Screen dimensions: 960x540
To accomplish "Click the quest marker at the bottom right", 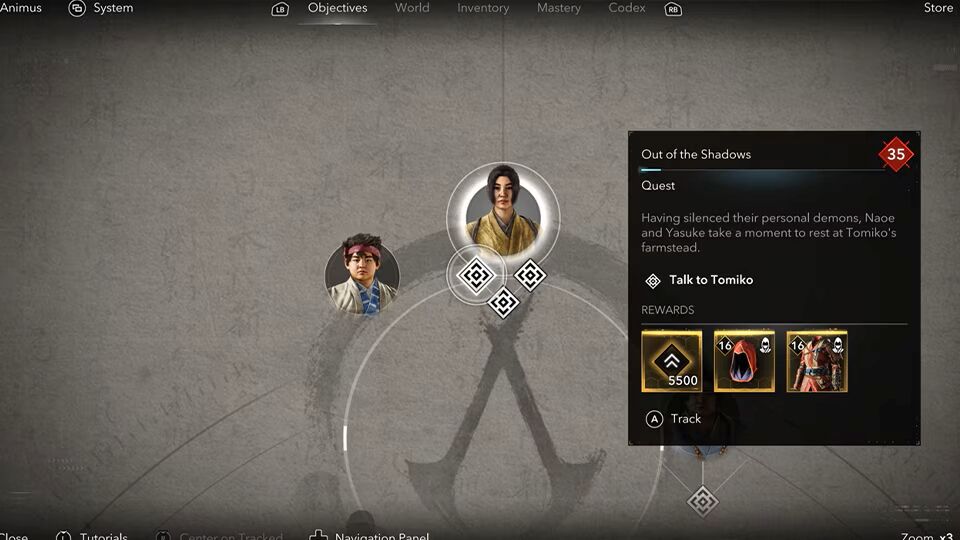I will (703, 500).
